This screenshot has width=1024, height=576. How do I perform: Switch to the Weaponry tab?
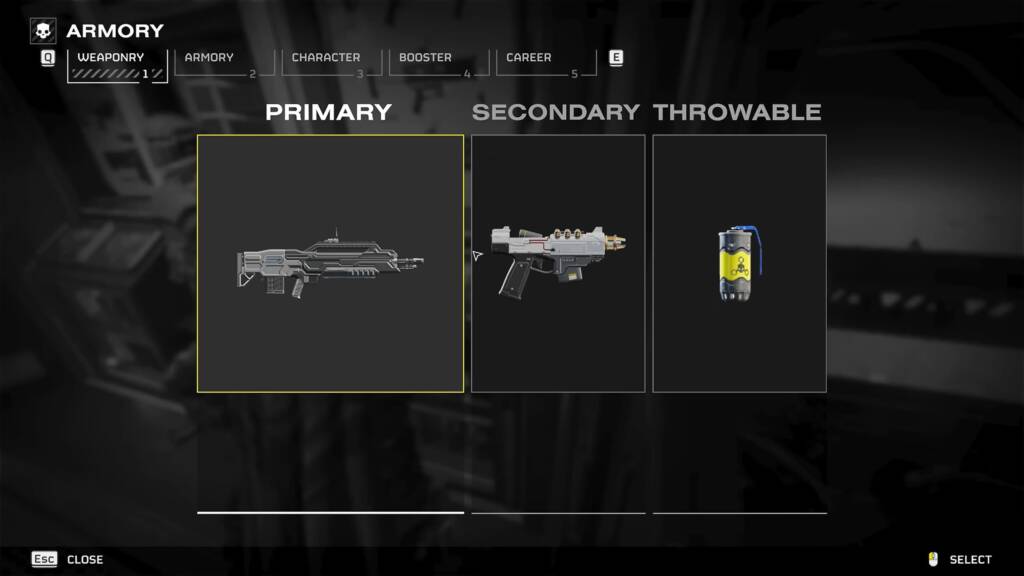111,62
